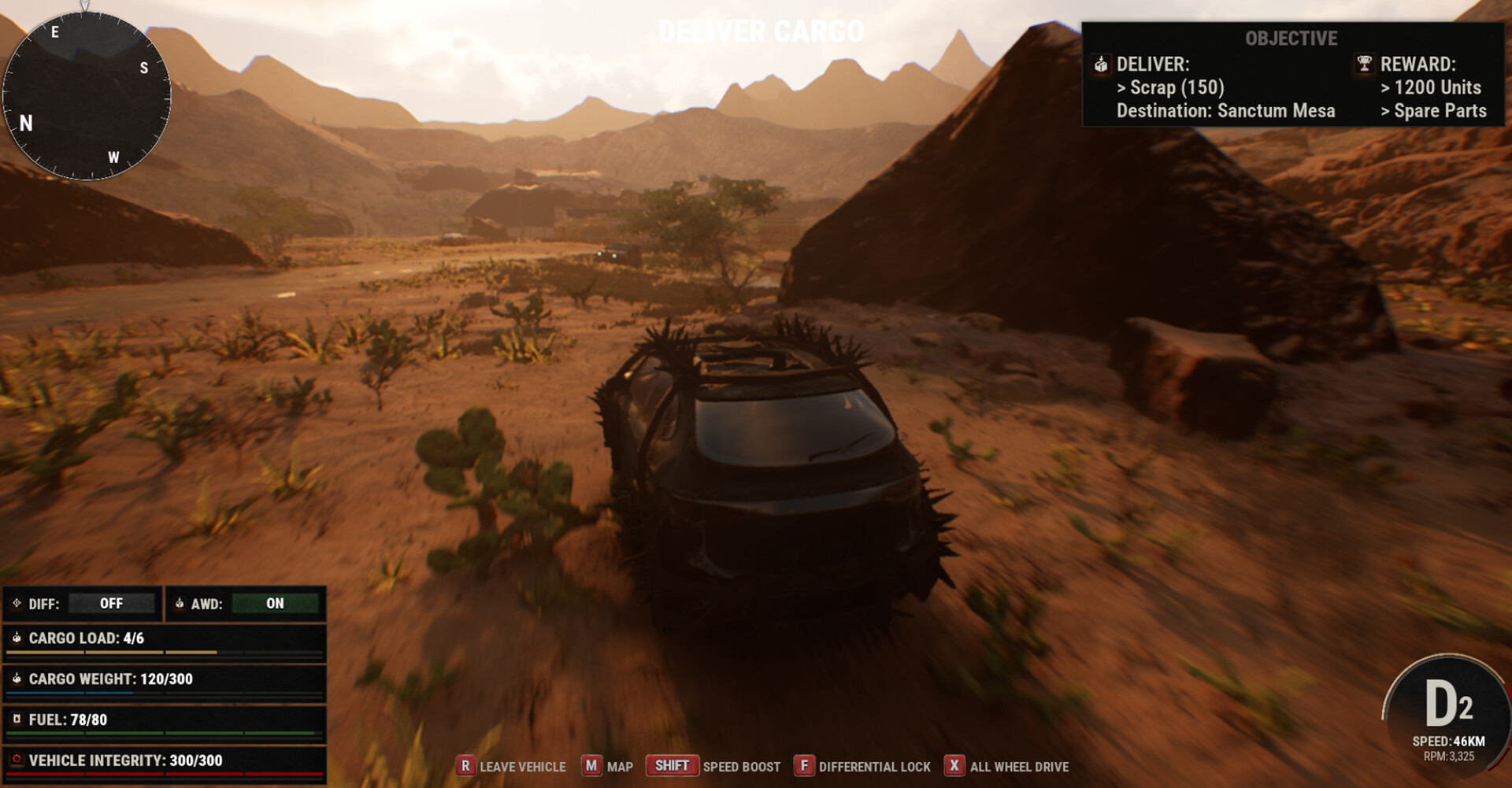The width and height of the screenshot is (1512, 788).
Task: Toggle the SHIFT speed boost control
Action: coord(670,765)
